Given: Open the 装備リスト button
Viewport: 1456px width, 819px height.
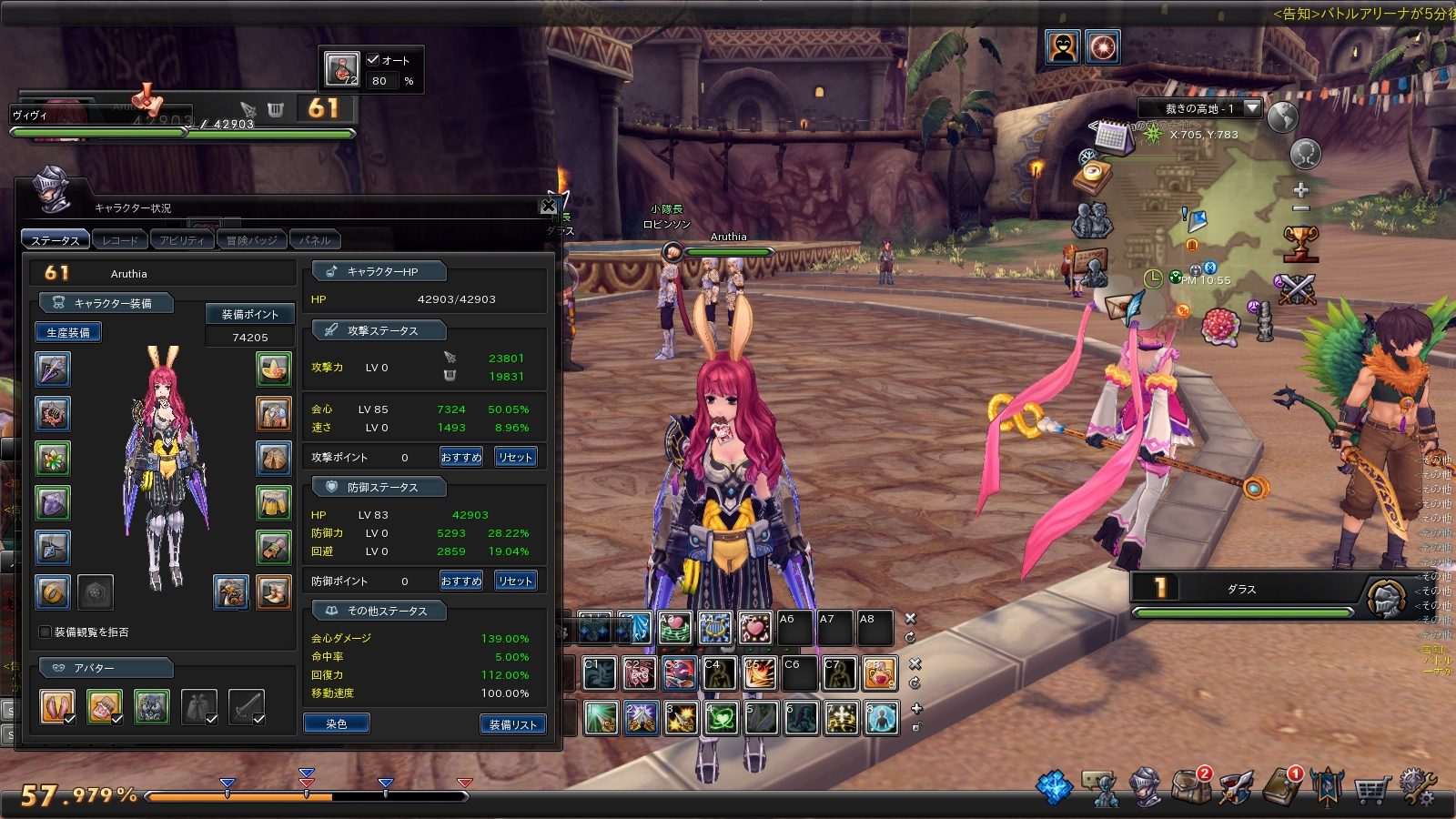Looking at the screenshot, I should (x=512, y=724).
